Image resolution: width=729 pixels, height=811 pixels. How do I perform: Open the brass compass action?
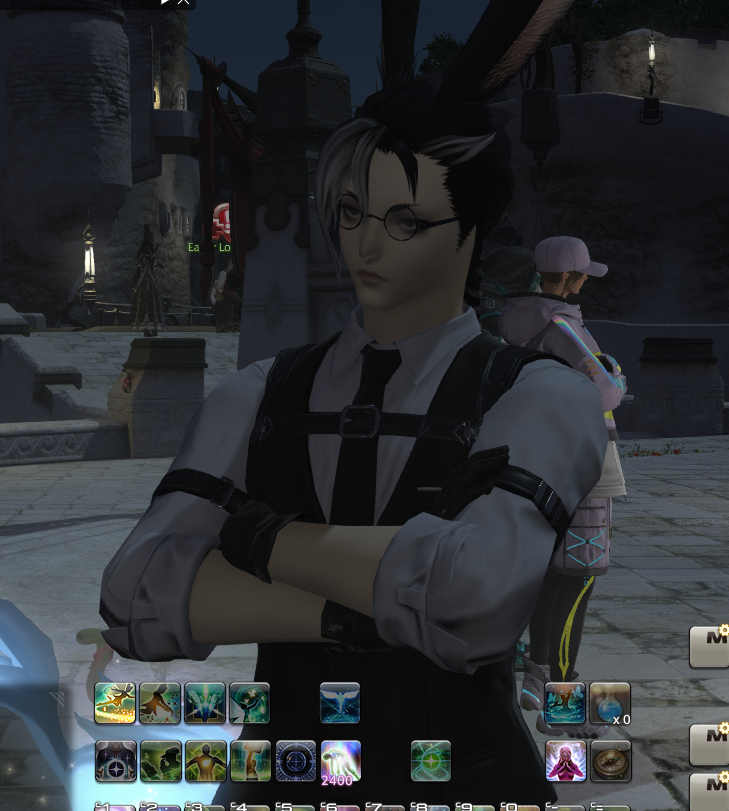[x=610, y=760]
